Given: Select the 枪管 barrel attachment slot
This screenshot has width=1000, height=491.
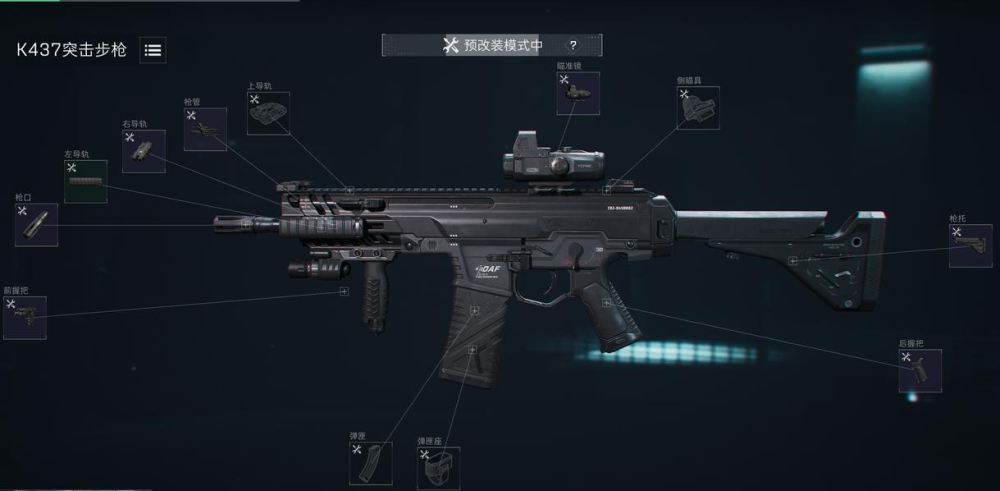Looking at the screenshot, I should (205, 129).
